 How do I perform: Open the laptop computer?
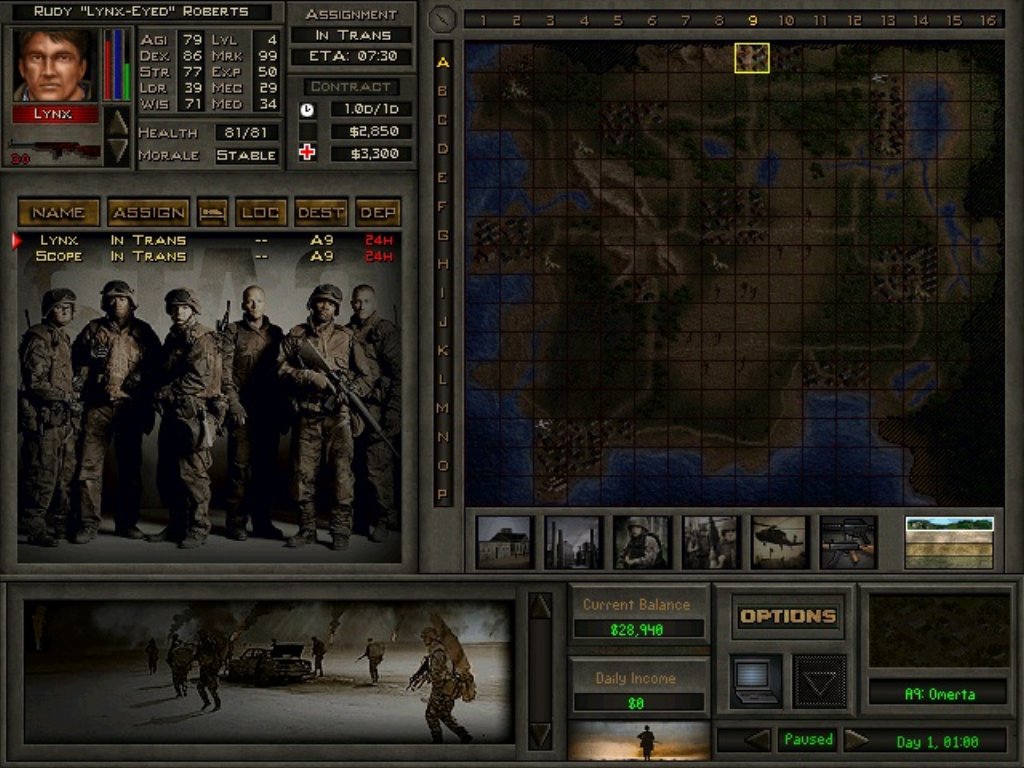coord(755,680)
